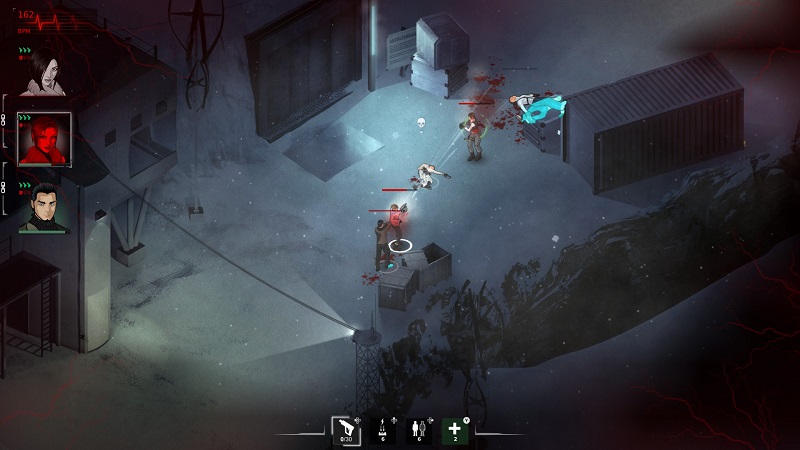Select the pistol weapon slot
The height and width of the screenshot is (450, 800).
coord(346,430)
